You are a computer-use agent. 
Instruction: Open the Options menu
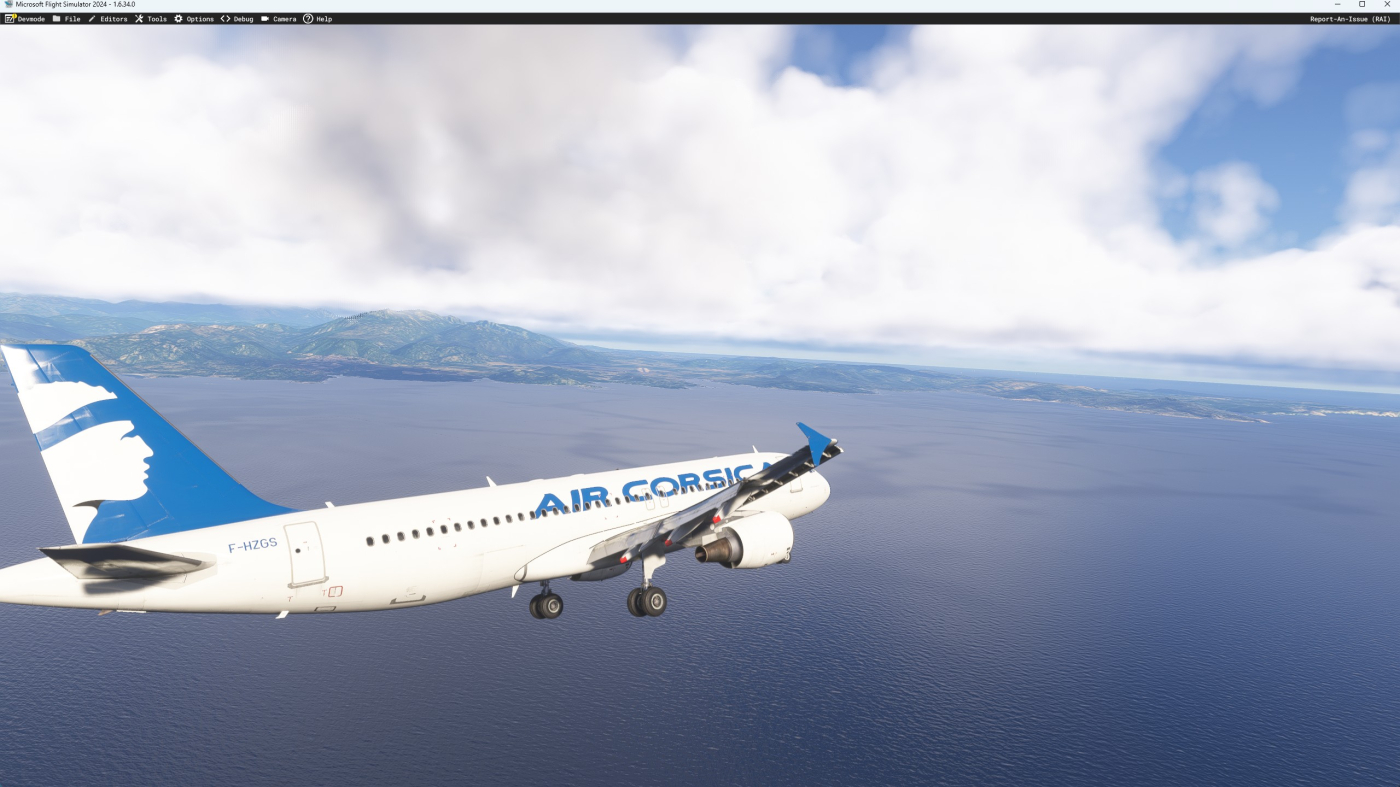194,19
